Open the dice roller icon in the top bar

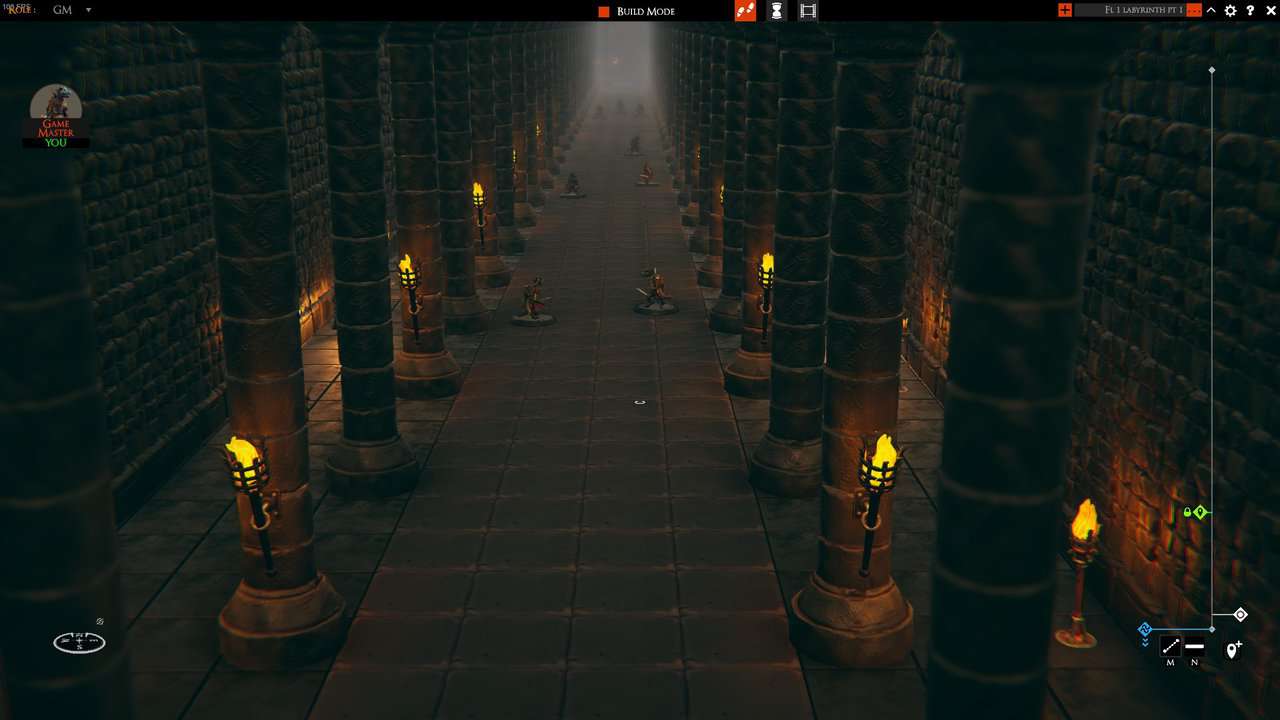tap(746, 11)
